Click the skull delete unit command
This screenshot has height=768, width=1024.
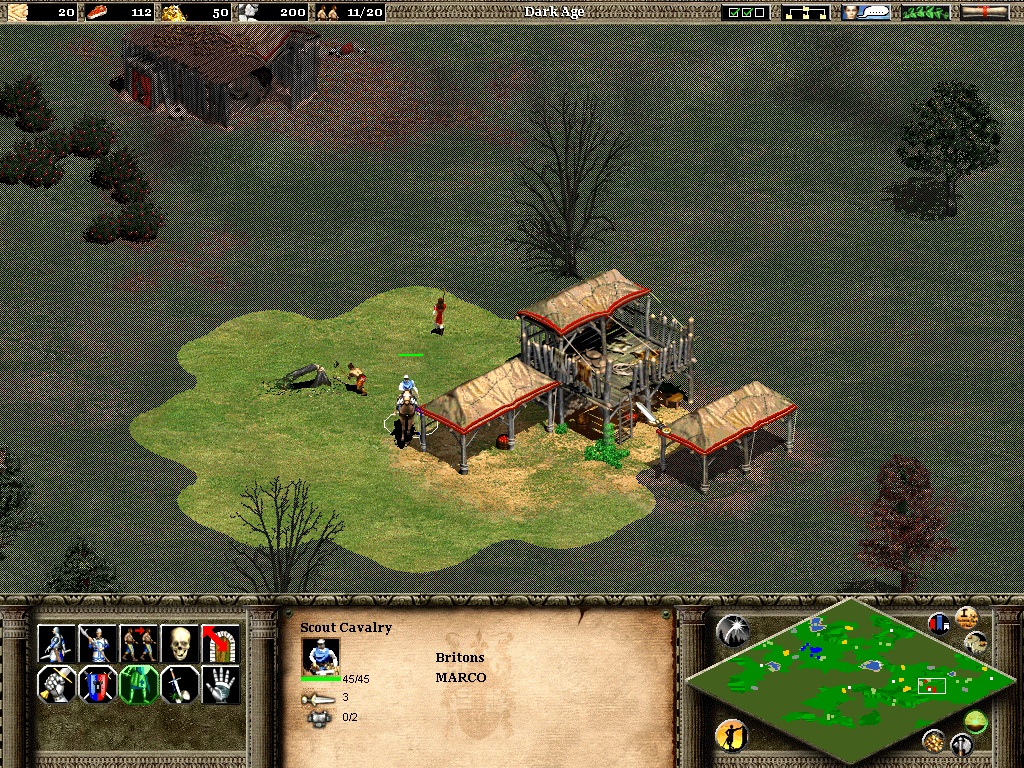coord(179,644)
